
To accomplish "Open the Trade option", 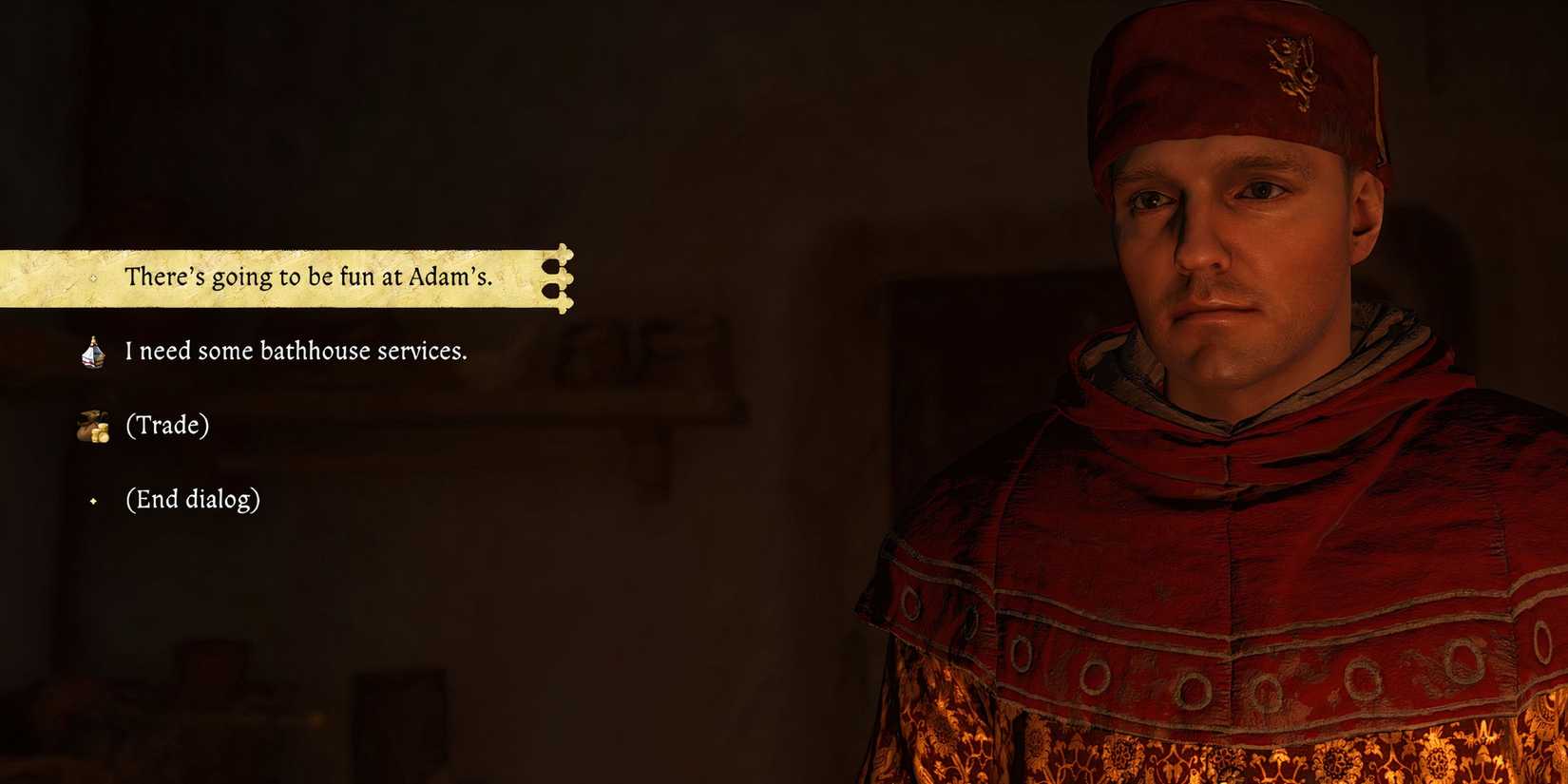I will pyautogui.click(x=167, y=426).
